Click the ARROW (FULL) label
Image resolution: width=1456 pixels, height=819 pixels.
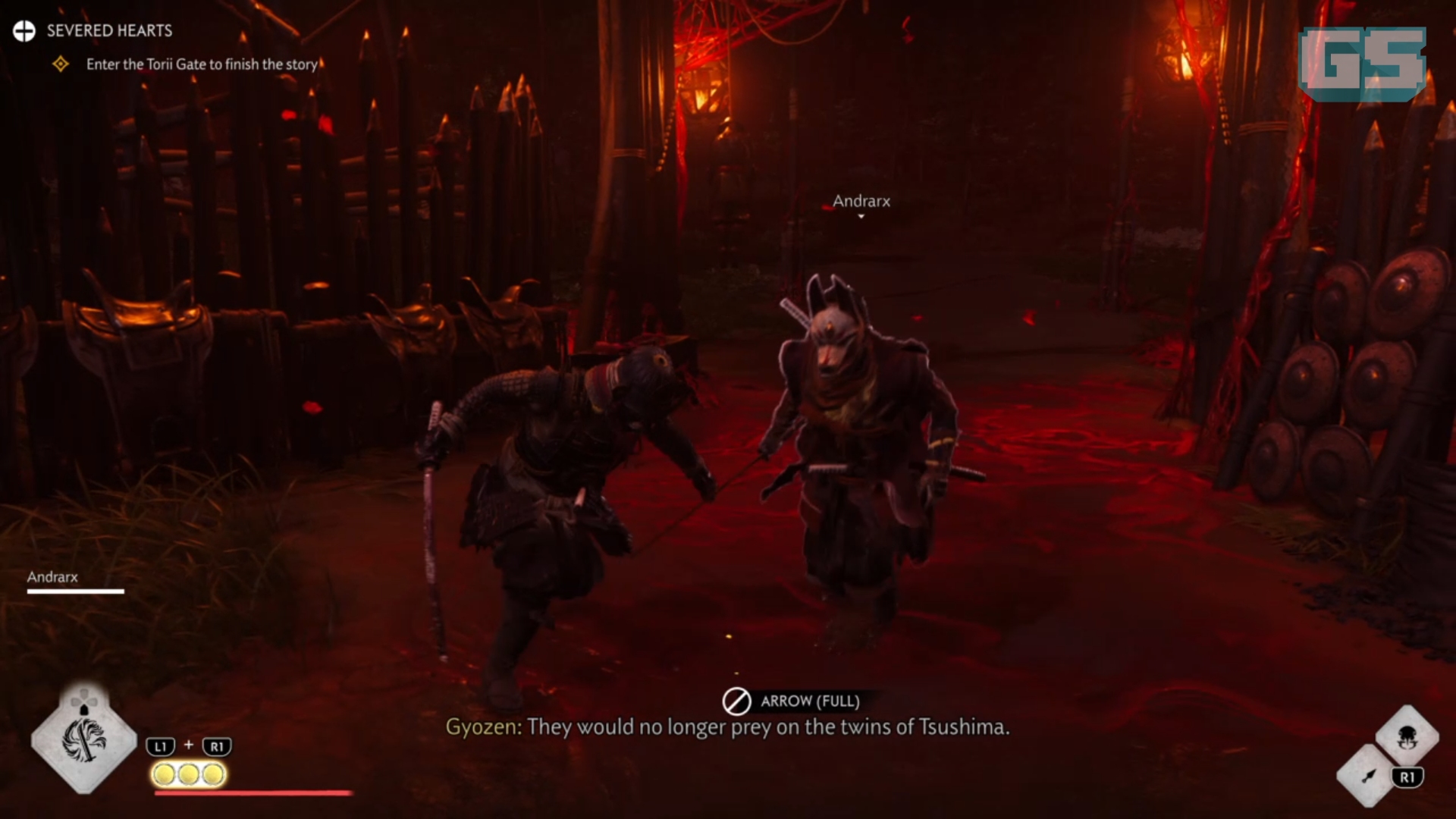click(810, 701)
